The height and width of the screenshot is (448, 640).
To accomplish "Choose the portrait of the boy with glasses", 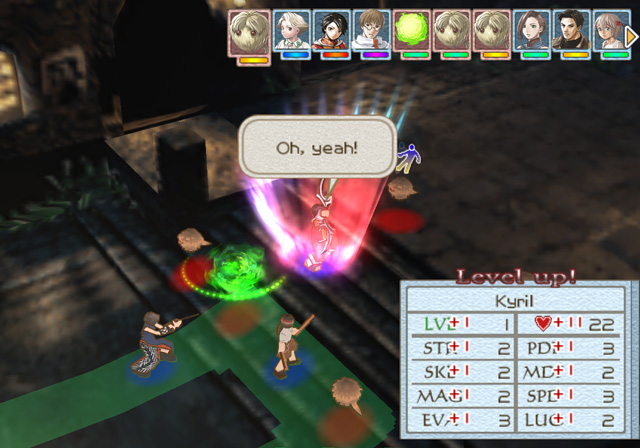I will (x=372, y=31).
